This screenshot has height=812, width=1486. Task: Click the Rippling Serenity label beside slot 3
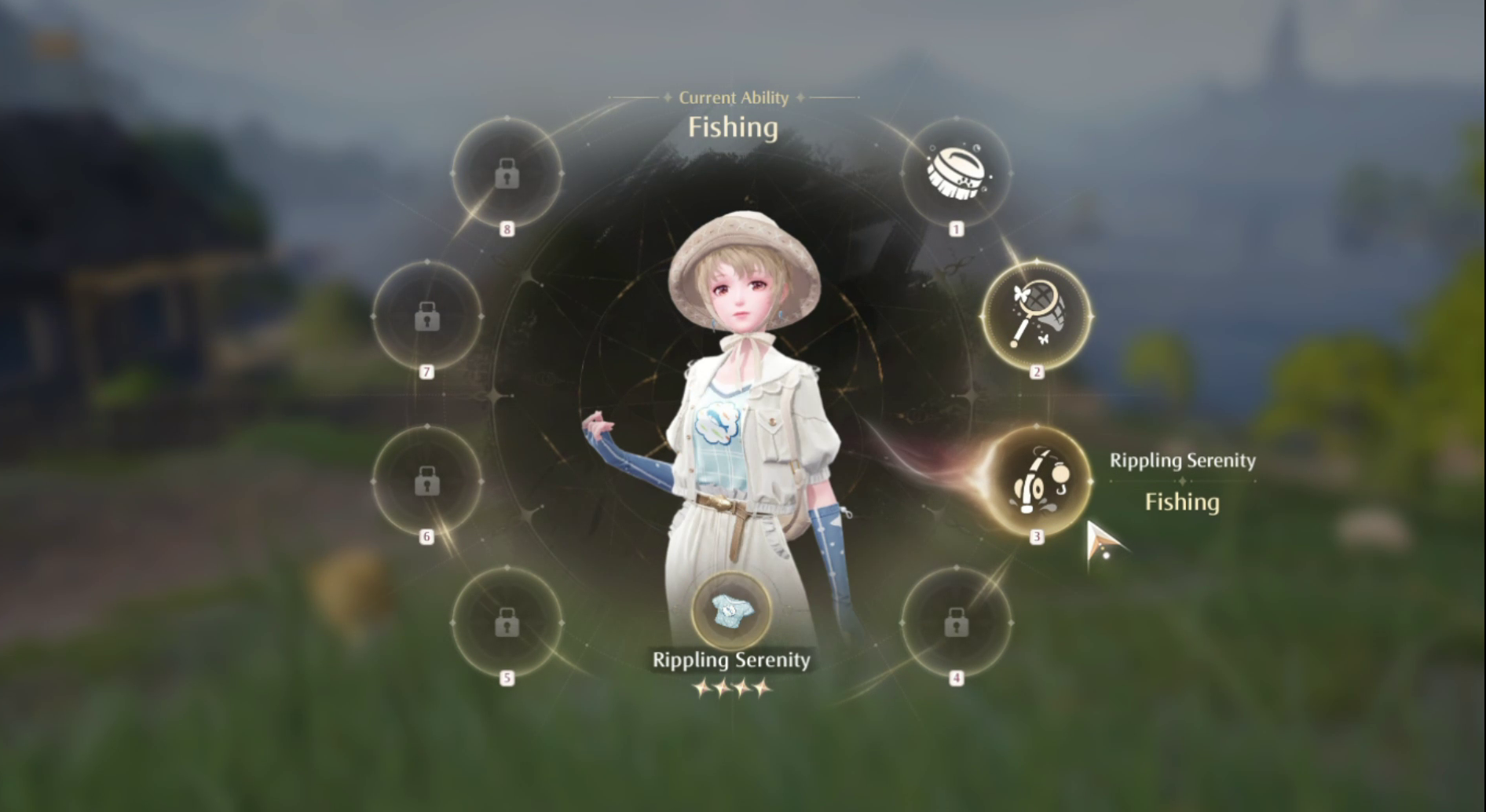[1183, 461]
